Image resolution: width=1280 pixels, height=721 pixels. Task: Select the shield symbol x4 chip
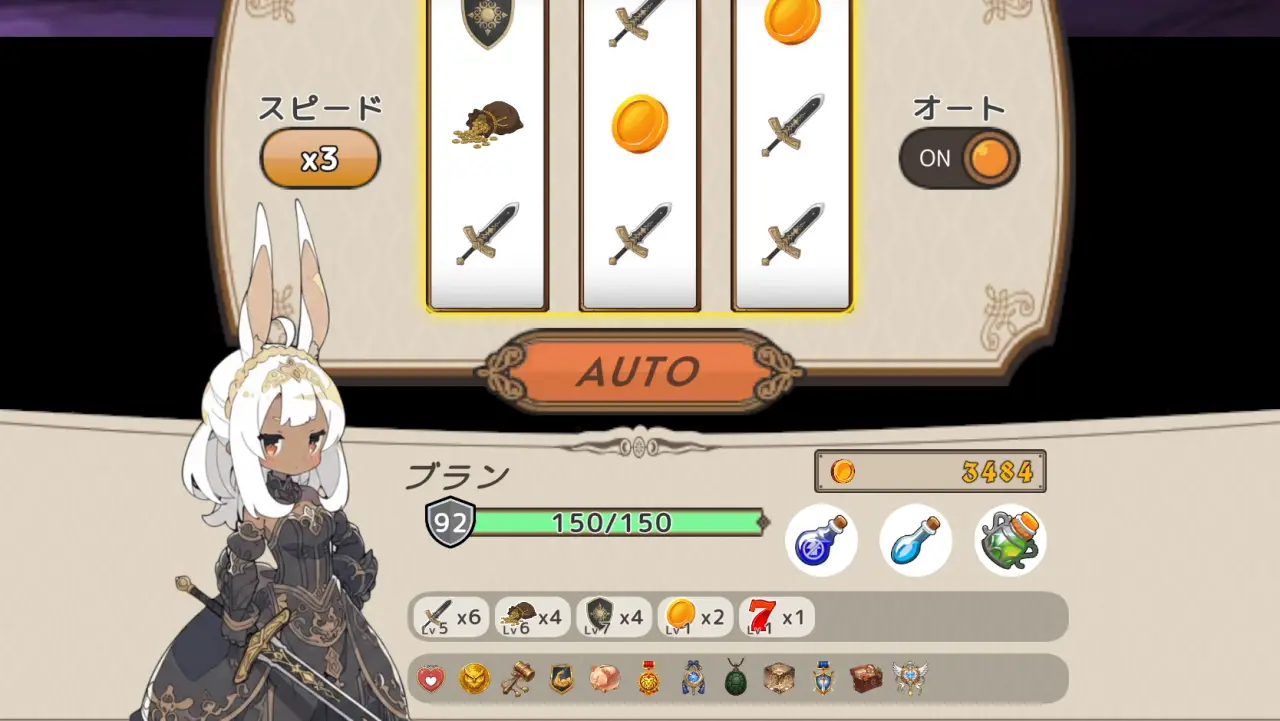pos(613,617)
